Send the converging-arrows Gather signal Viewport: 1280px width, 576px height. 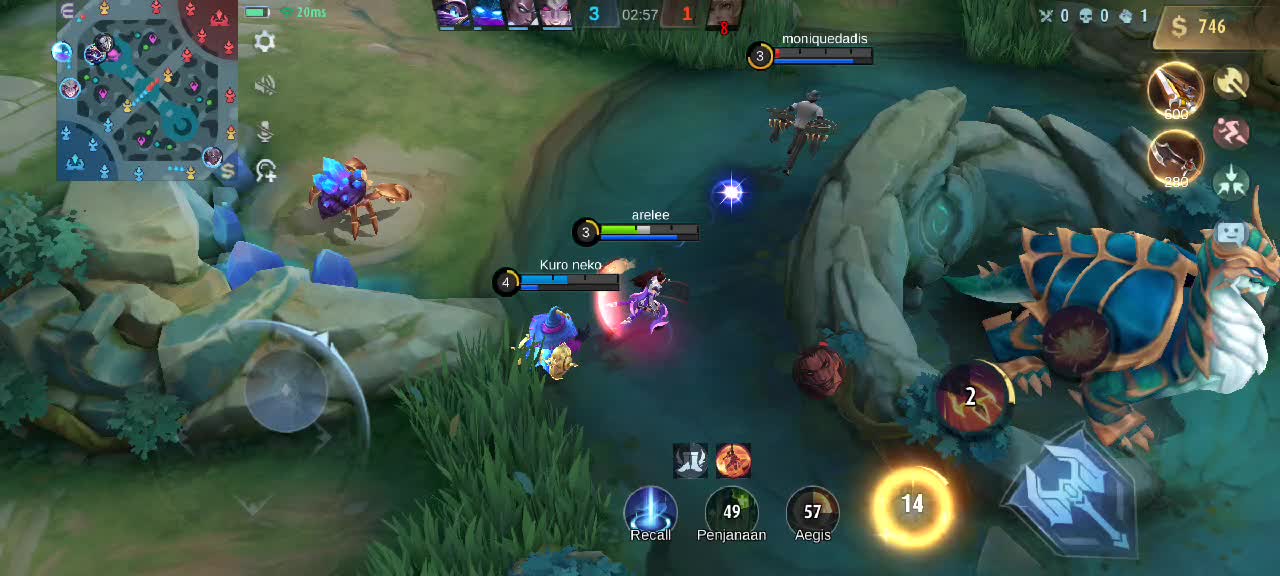coord(1231,181)
